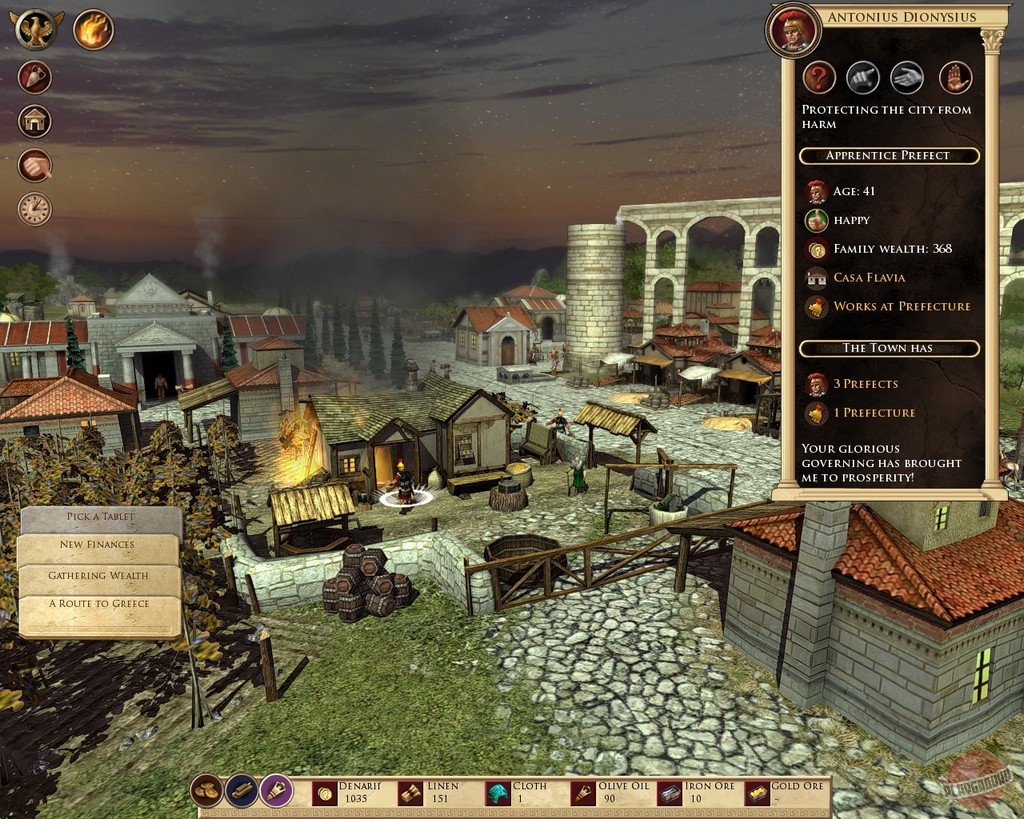Show the 3 Prefects entry
The width and height of the screenshot is (1024, 819).
pos(865,384)
